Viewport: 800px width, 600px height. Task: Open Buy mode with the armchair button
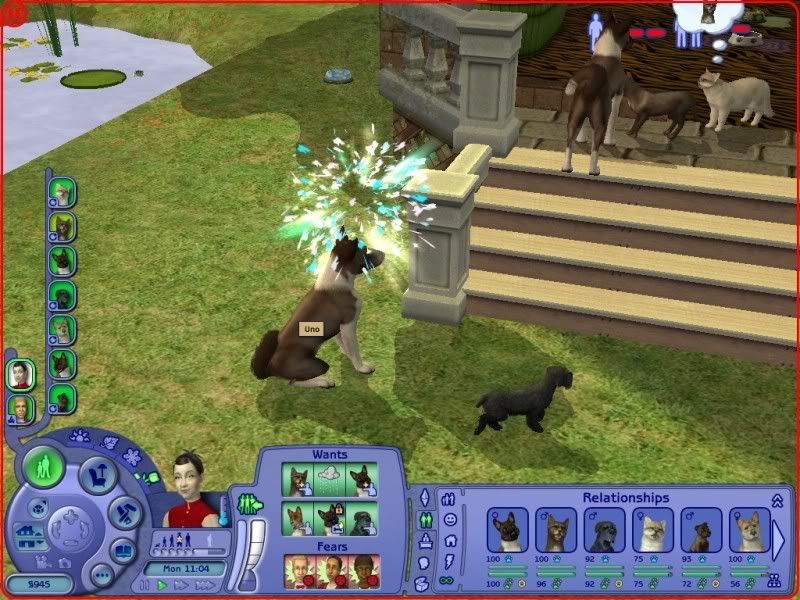[99, 475]
